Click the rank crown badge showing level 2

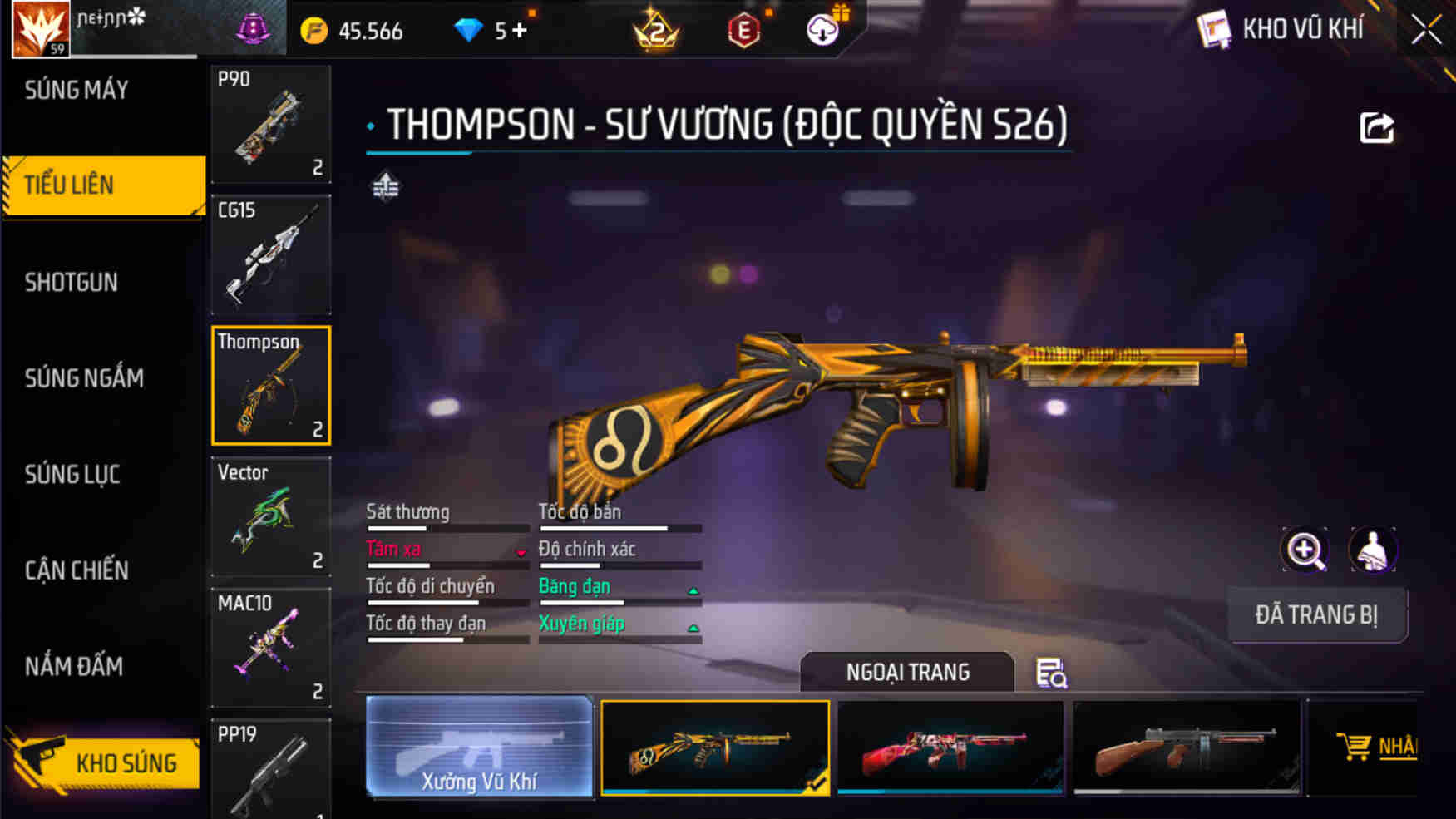point(656,31)
